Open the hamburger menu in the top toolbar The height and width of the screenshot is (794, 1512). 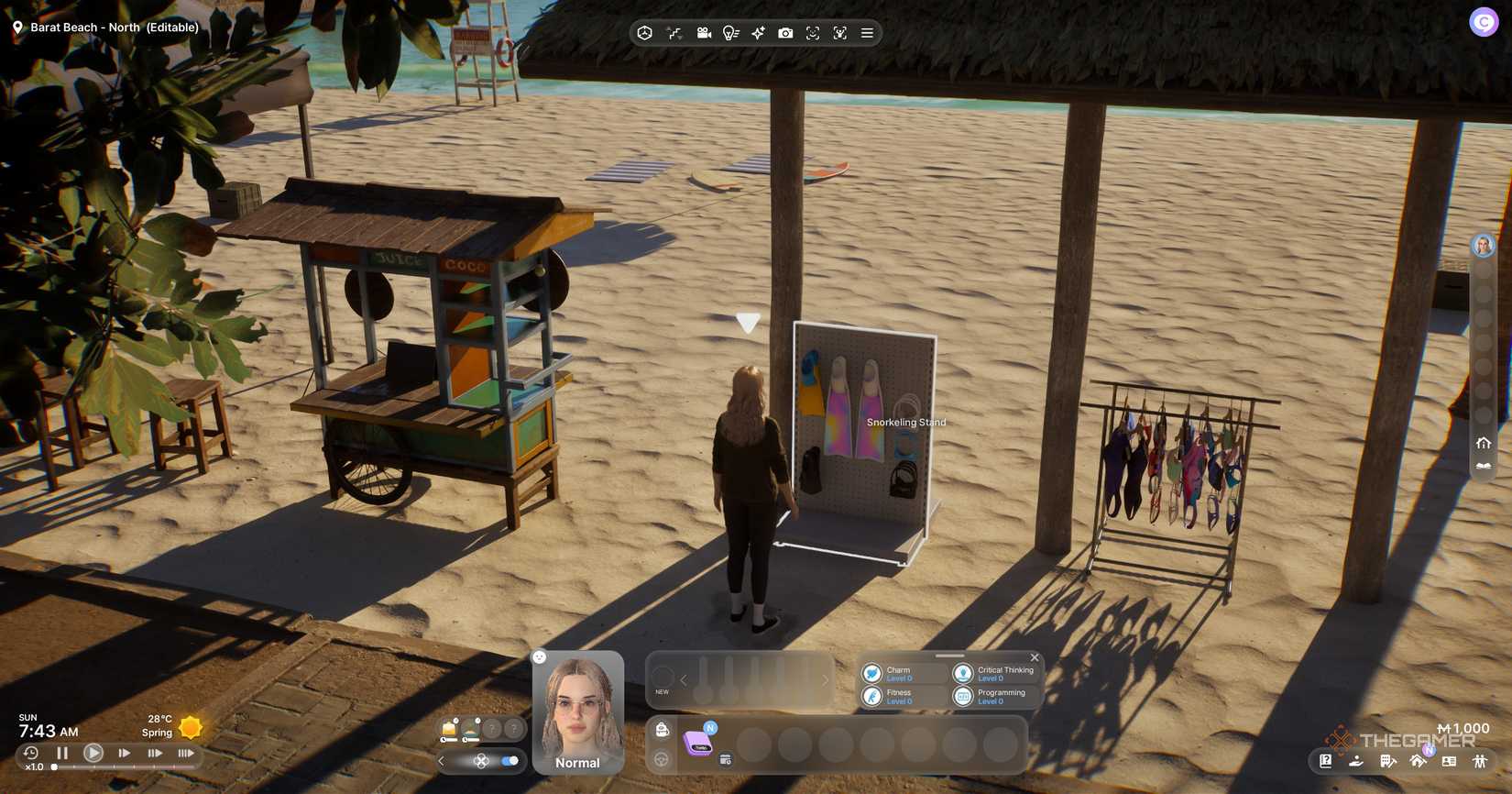pyautogui.click(x=867, y=33)
